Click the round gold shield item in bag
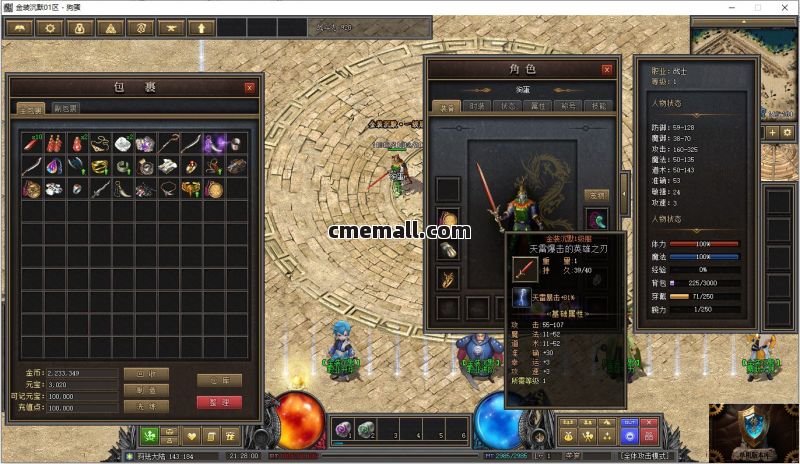 pyautogui.click(x=213, y=189)
